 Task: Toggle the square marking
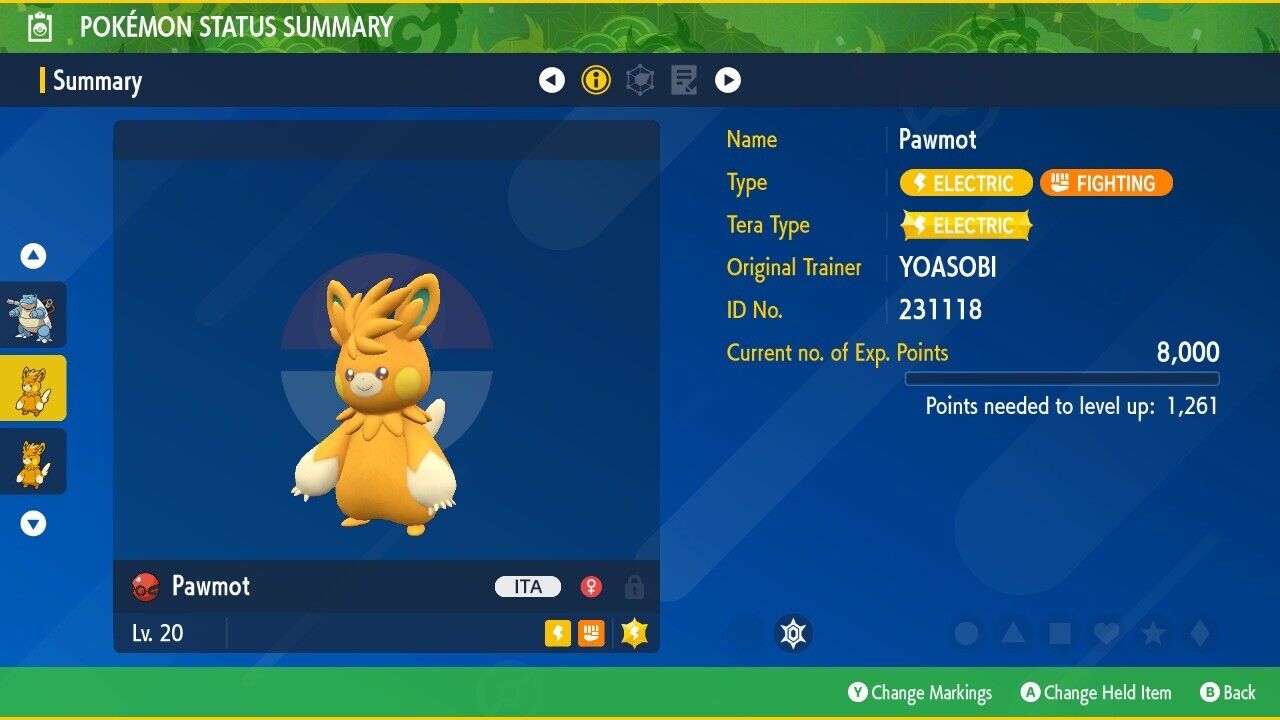click(1060, 633)
